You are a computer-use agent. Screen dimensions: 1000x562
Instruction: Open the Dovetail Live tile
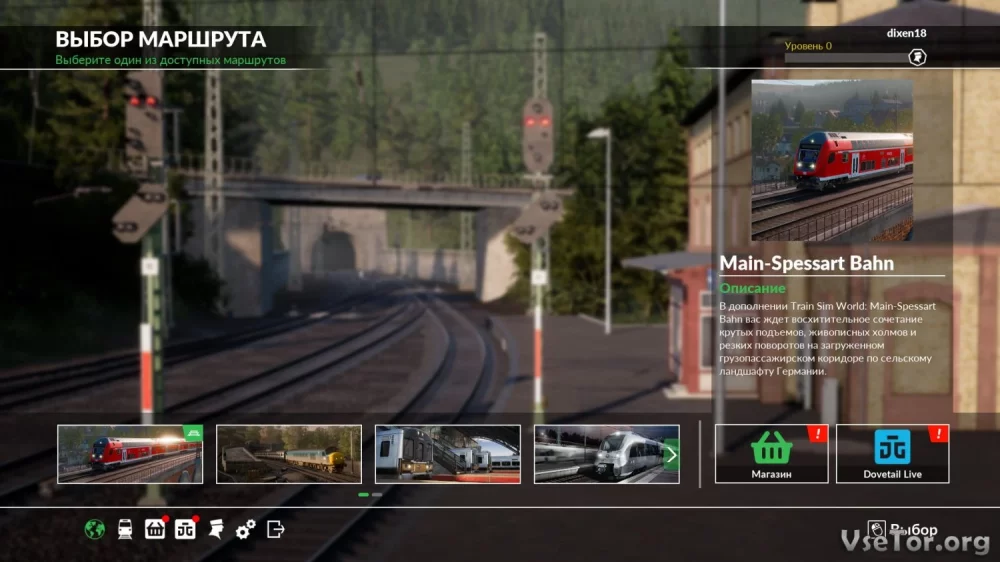pos(892,454)
